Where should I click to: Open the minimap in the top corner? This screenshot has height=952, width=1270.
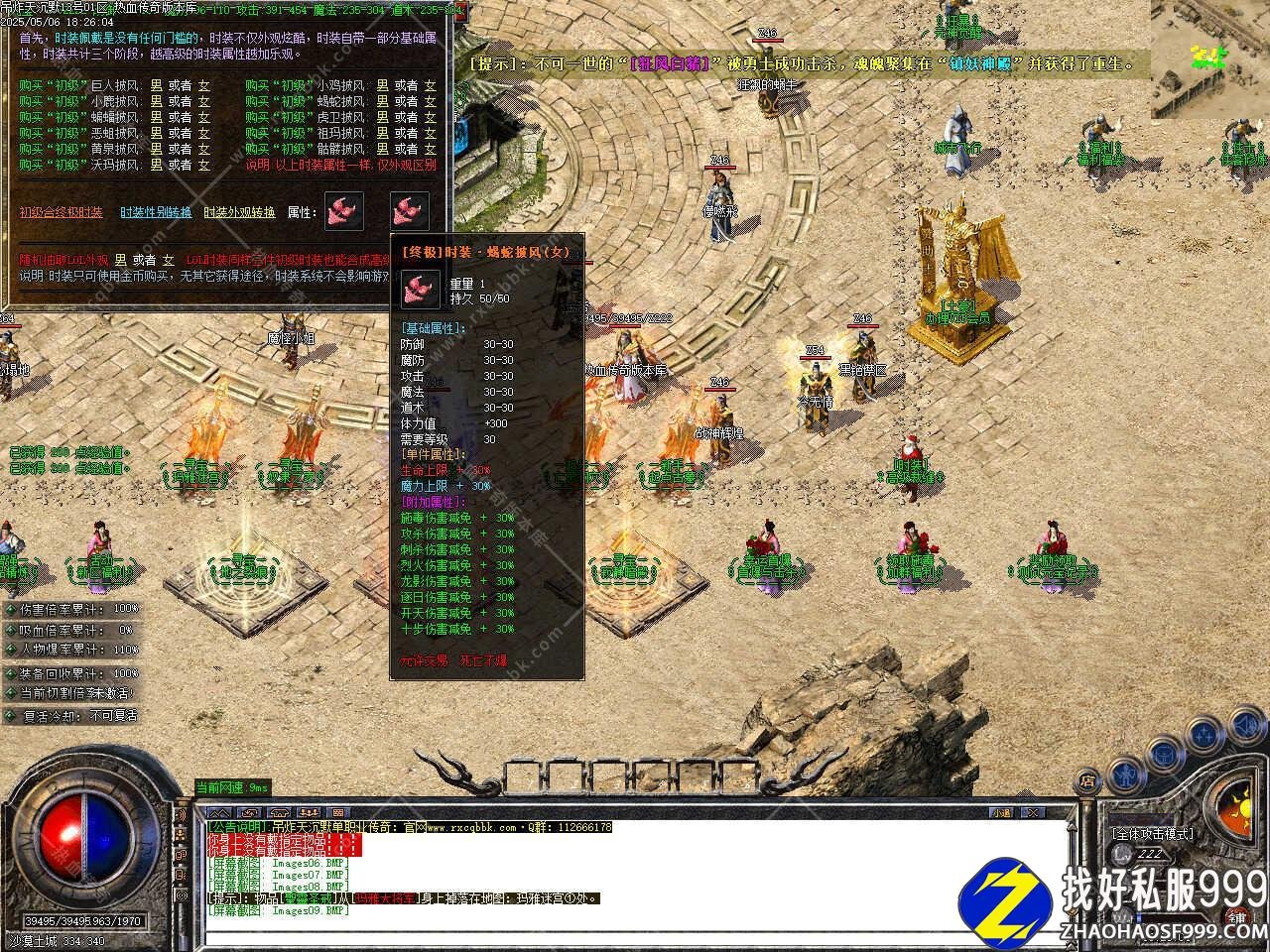1209,59
